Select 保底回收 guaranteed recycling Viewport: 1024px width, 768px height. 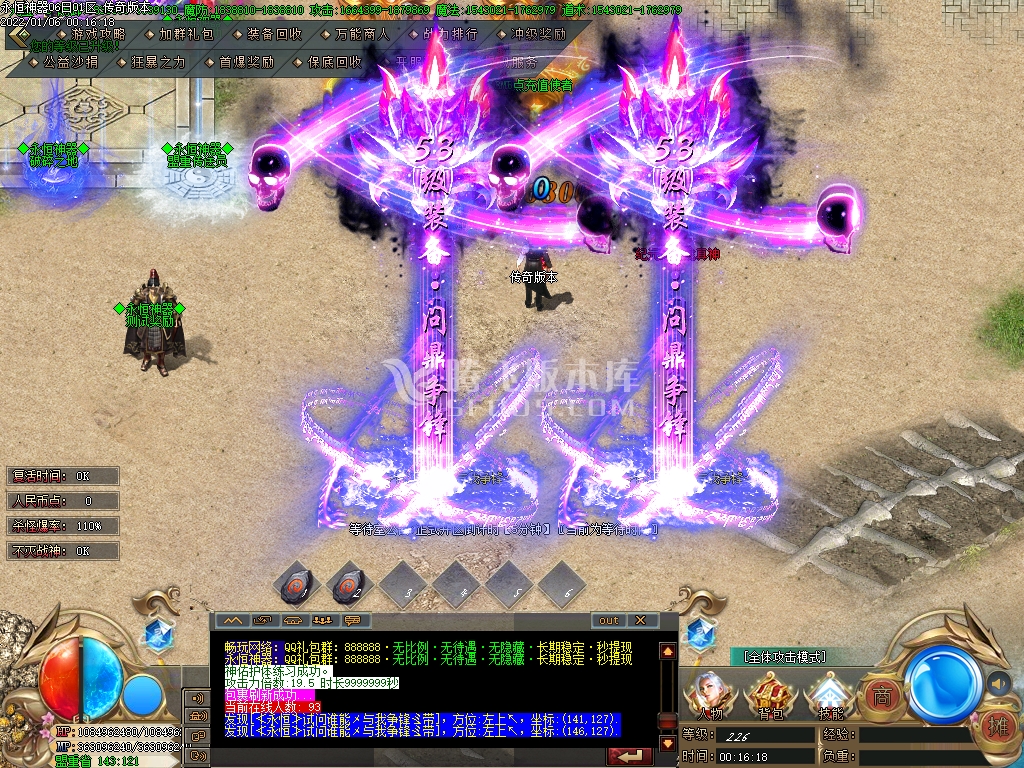pos(334,62)
